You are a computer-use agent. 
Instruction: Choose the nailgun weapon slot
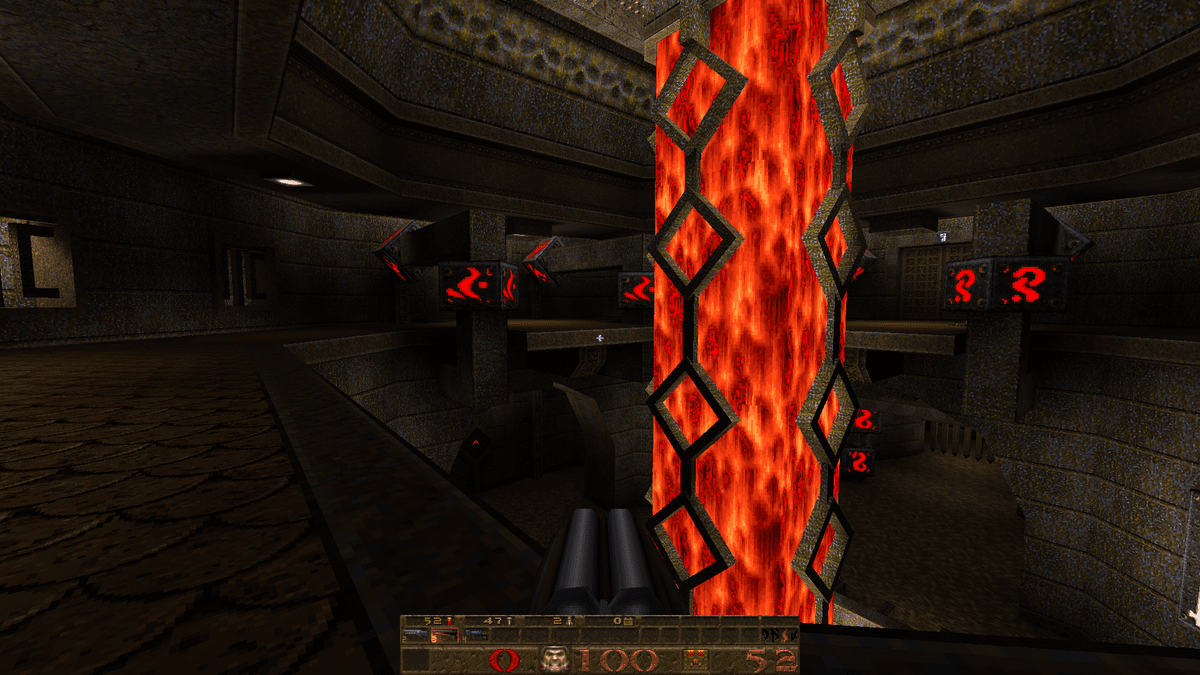pyautogui.click(x=478, y=635)
